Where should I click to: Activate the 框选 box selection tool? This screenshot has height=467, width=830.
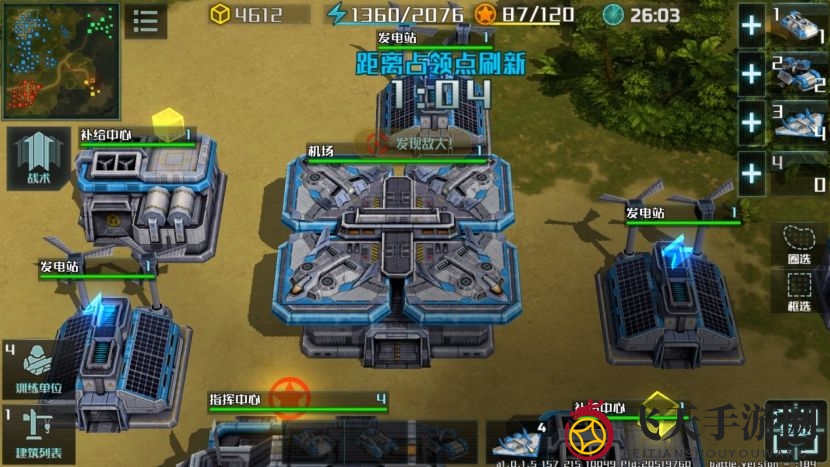[802, 292]
